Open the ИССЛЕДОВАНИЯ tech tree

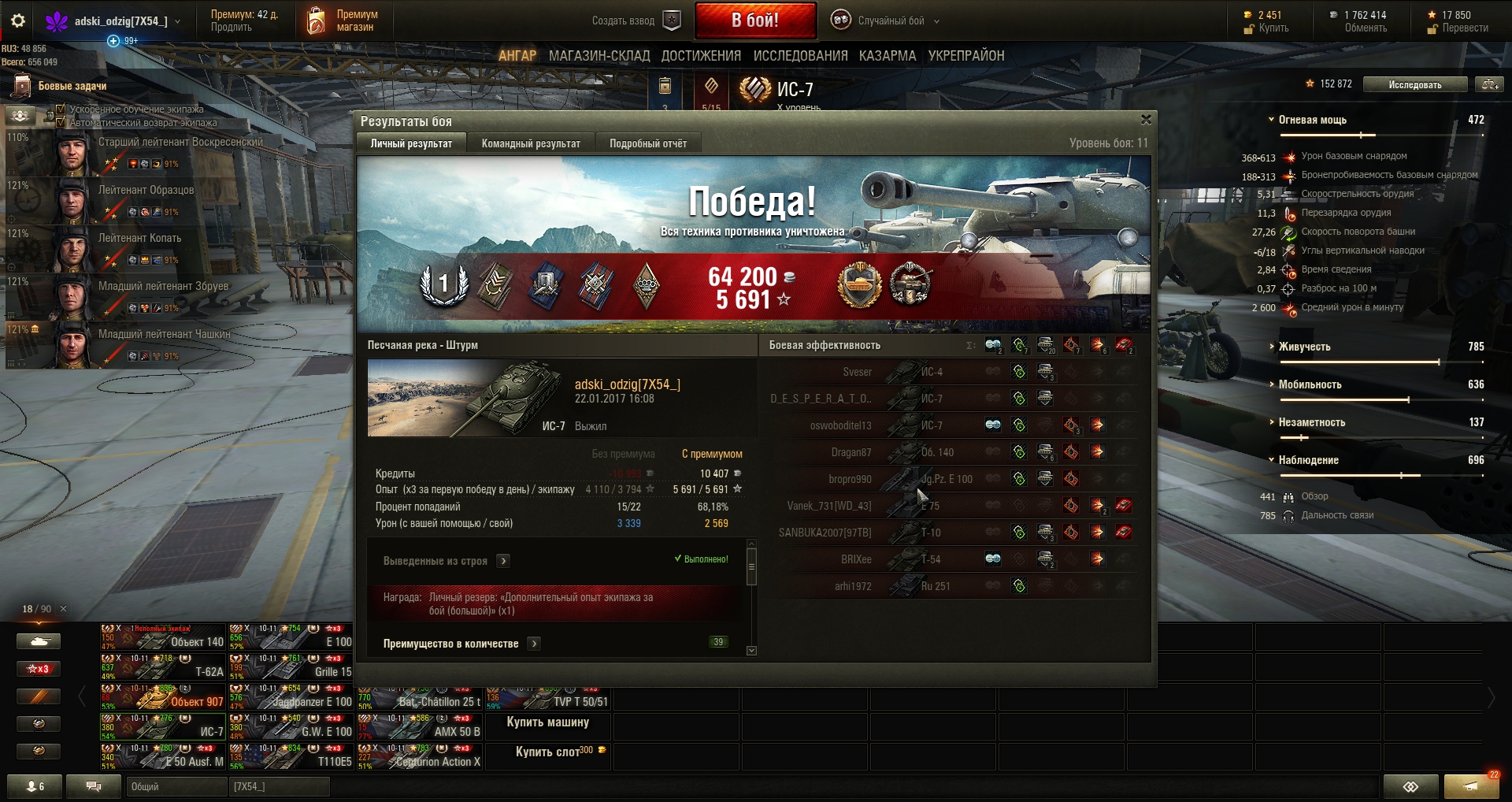coord(800,56)
